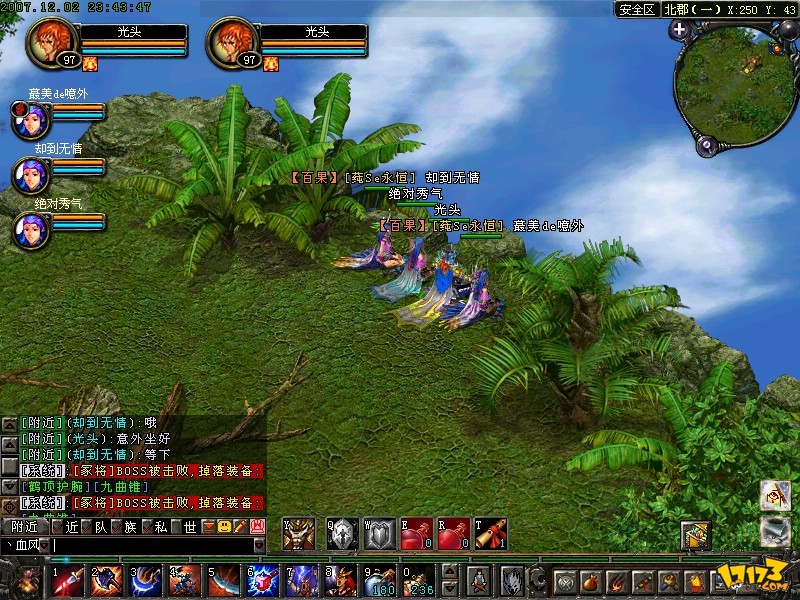Open the yellow smiley emoticon picker
The height and width of the screenshot is (600, 800).
pyautogui.click(x=224, y=526)
